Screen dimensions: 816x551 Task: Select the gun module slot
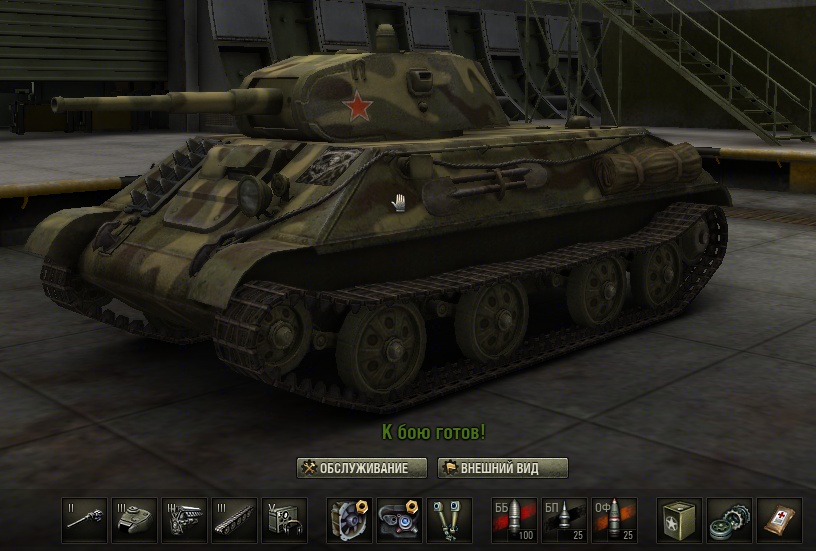[x=84, y=519]
